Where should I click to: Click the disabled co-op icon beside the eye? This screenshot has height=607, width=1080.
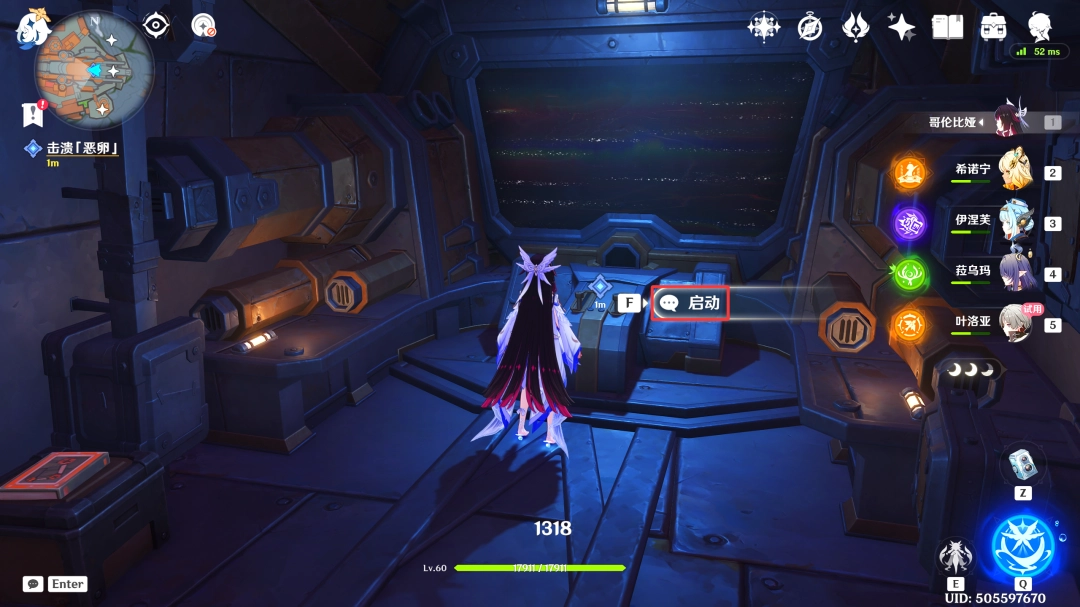point(204,26)
